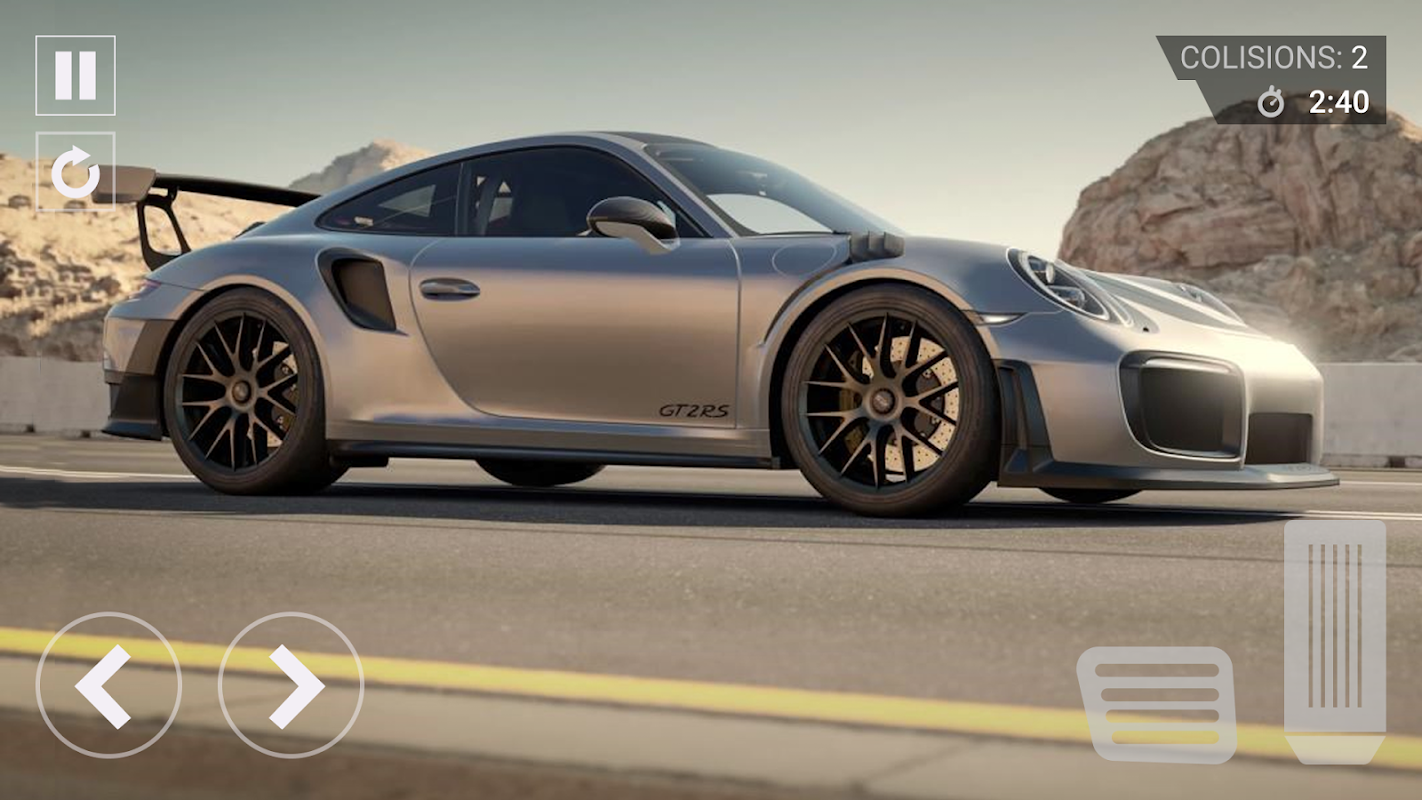Image resolution: width=1422 pixels, height=800 pixels.
Task: Pause the game
Action: 75,75
